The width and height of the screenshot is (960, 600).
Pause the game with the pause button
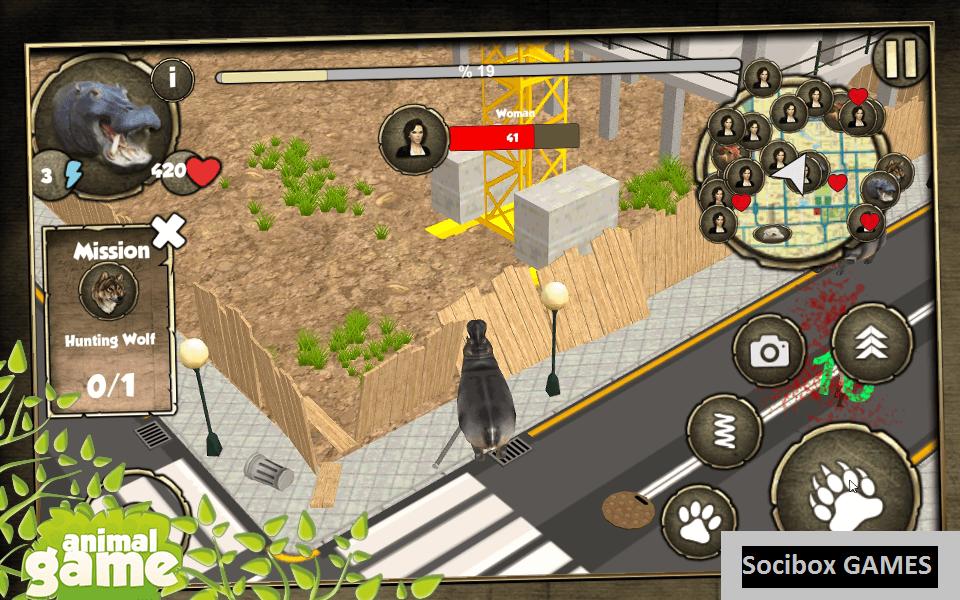pyautogui.click(x=900, y=59)
